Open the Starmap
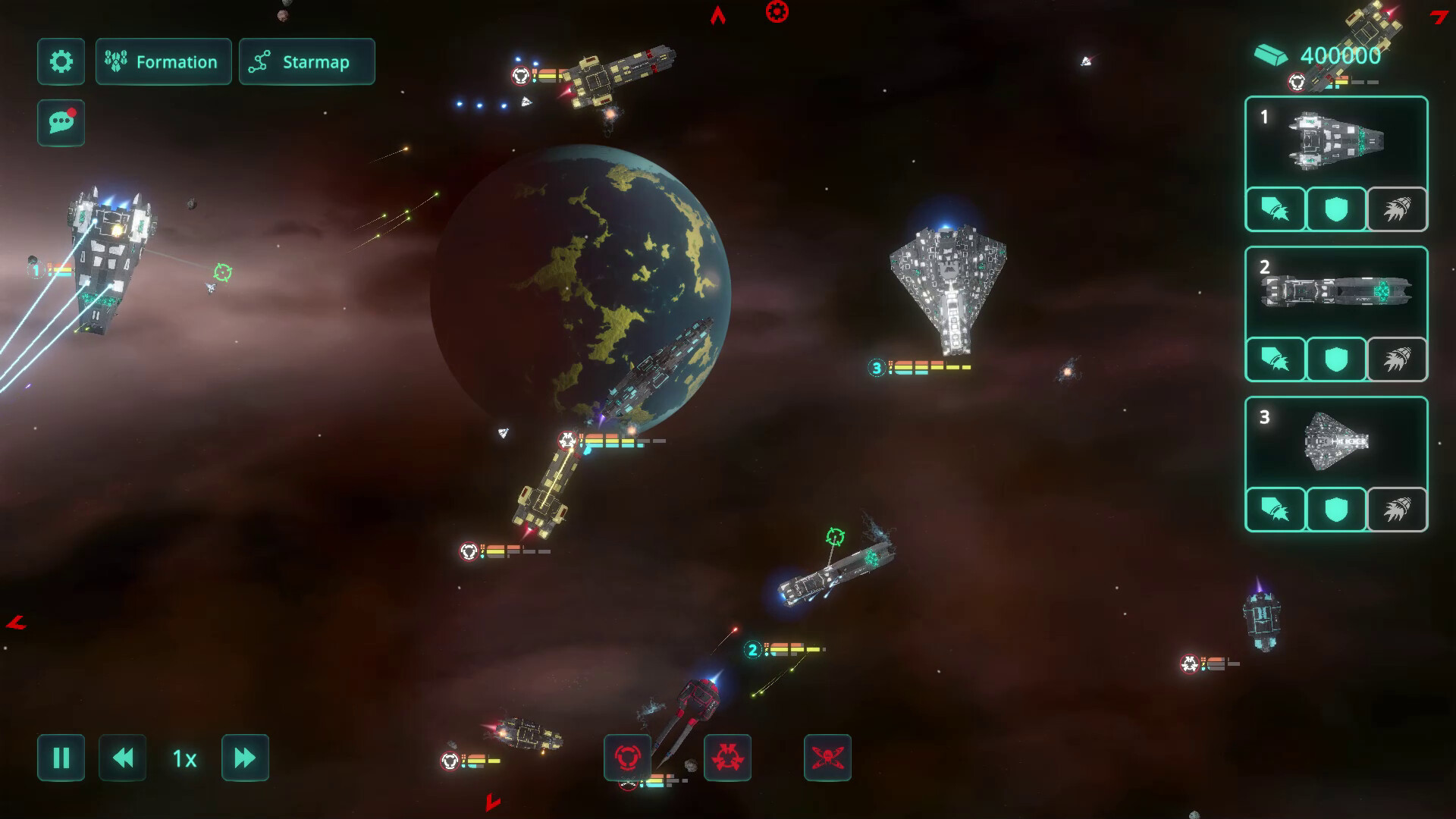 [306, 61]
